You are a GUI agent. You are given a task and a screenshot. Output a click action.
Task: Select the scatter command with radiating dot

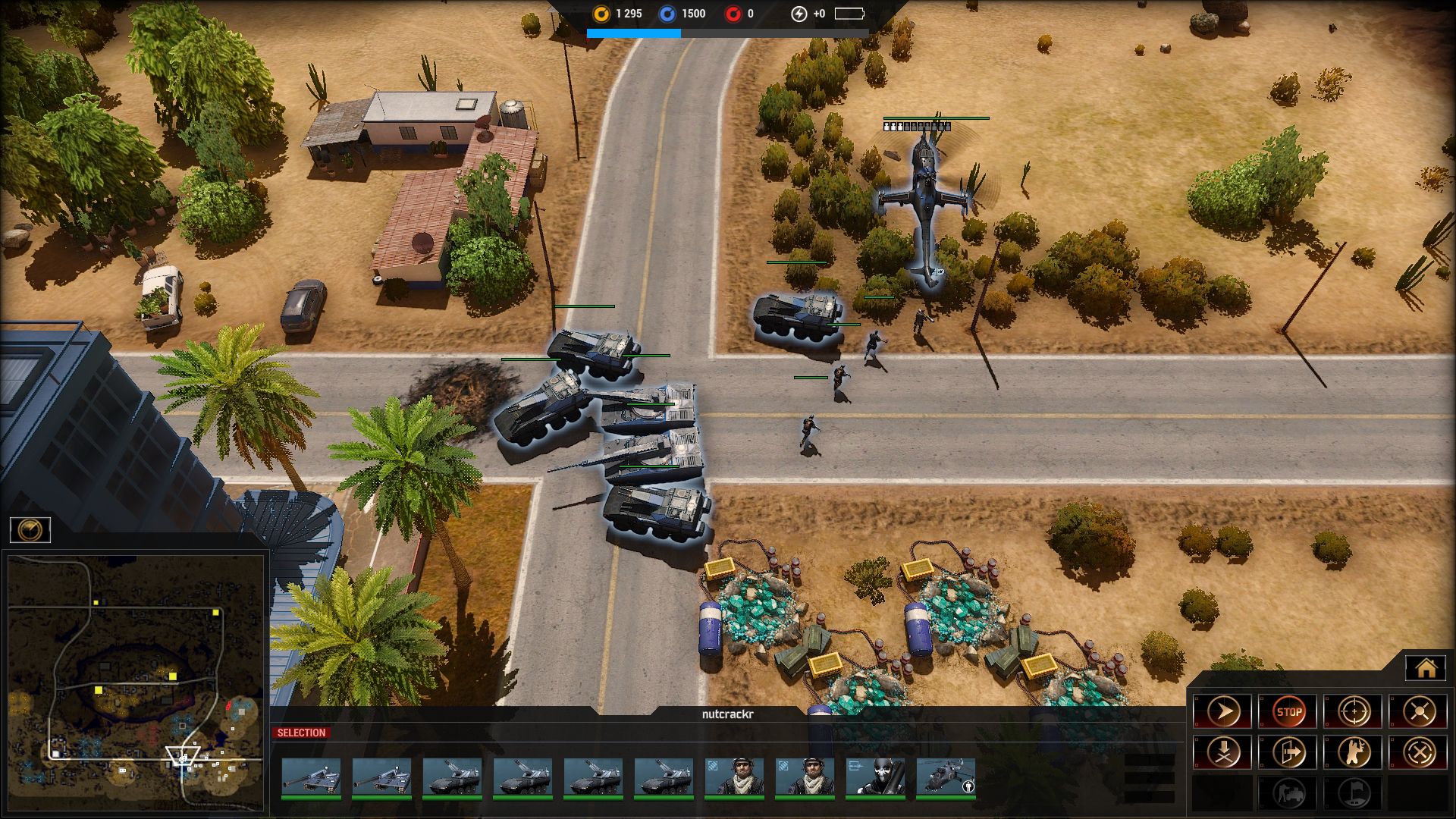pyautogui.click(x=1419, y=711)
